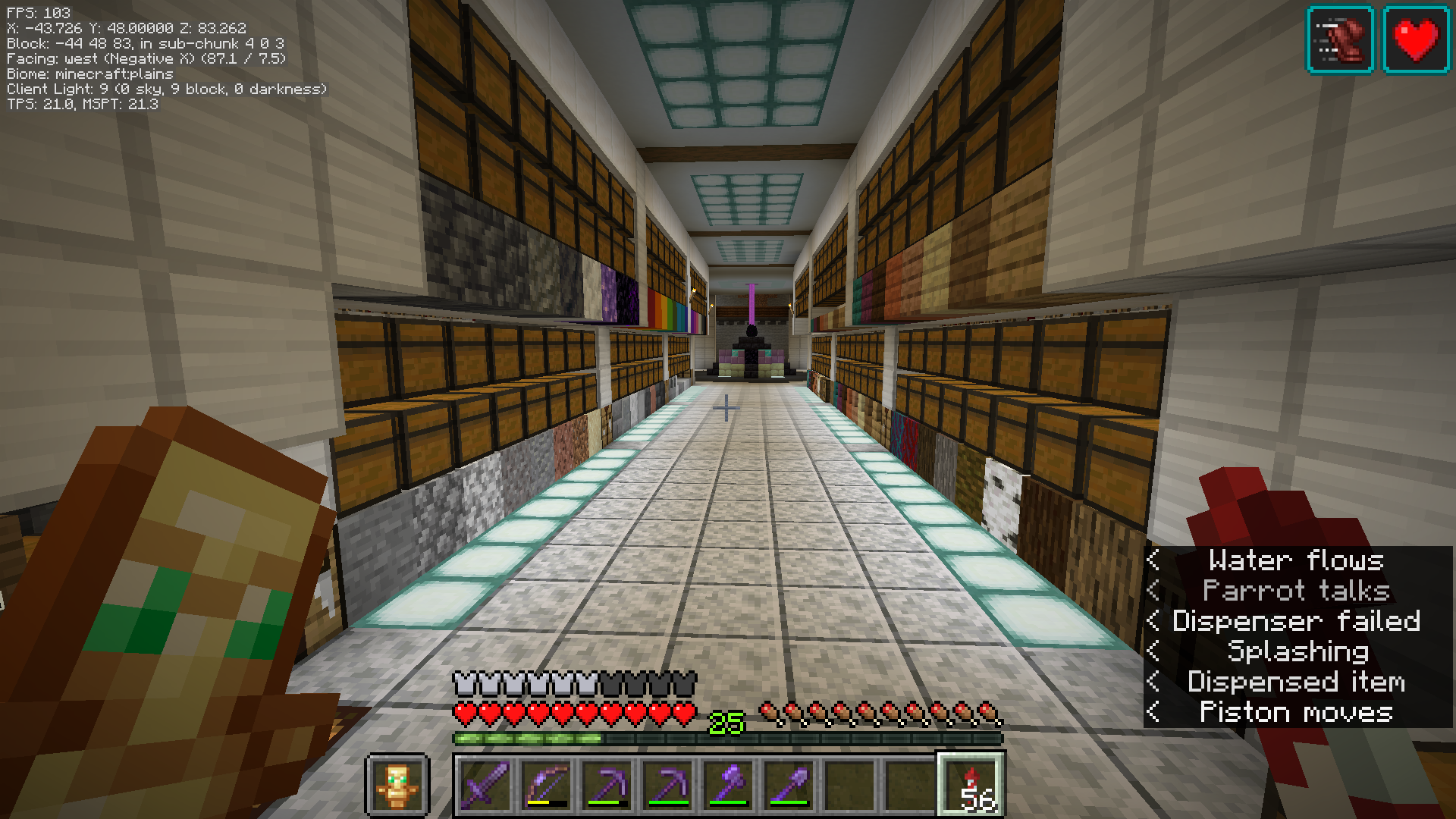Click the FPS counter in the debug overlay
This screenshot has height=819, width=1456.
(x=38, y=12)
